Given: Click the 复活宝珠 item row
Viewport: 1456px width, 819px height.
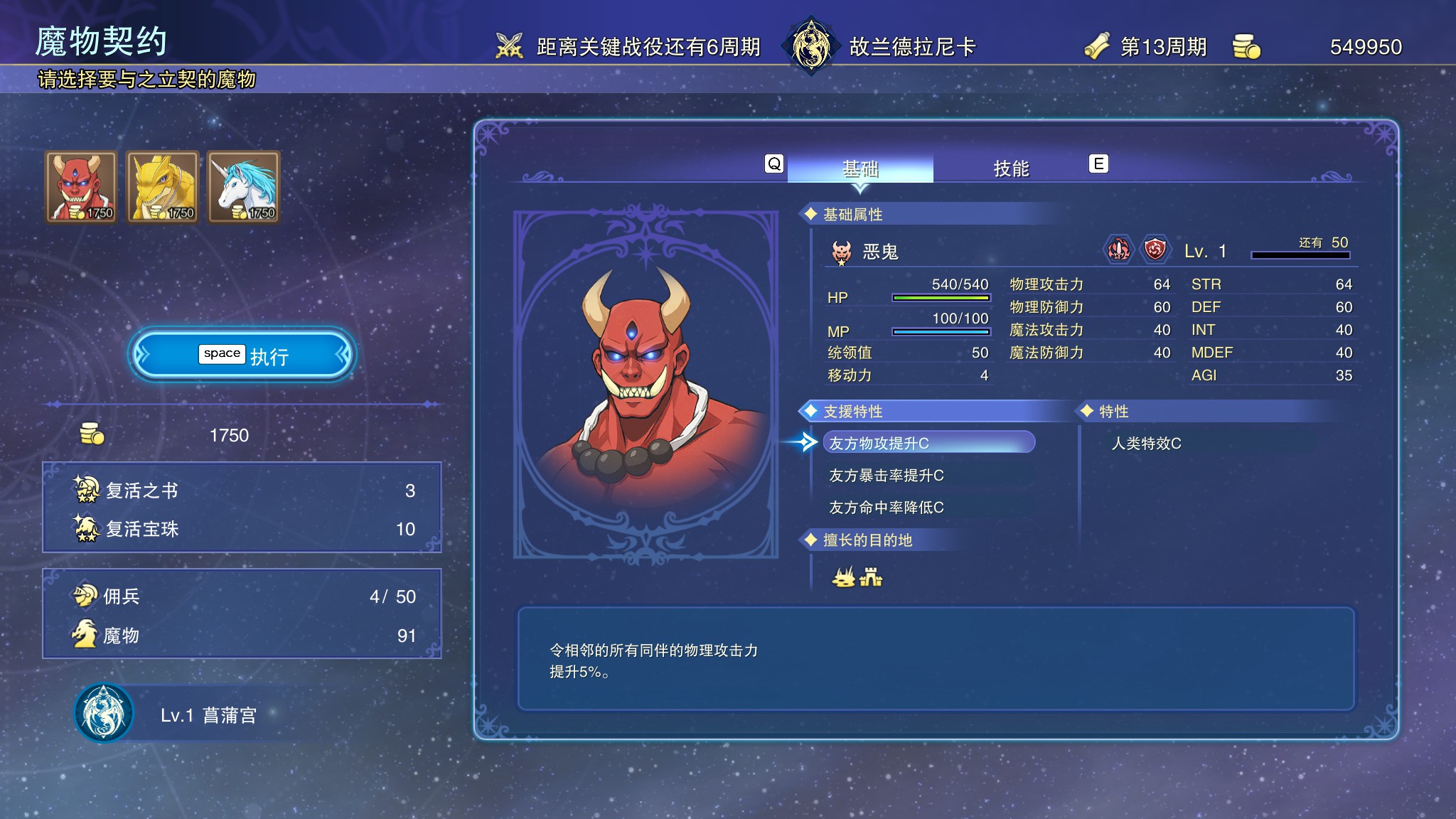Looking at the screenshot, I should tap(242, 529).
